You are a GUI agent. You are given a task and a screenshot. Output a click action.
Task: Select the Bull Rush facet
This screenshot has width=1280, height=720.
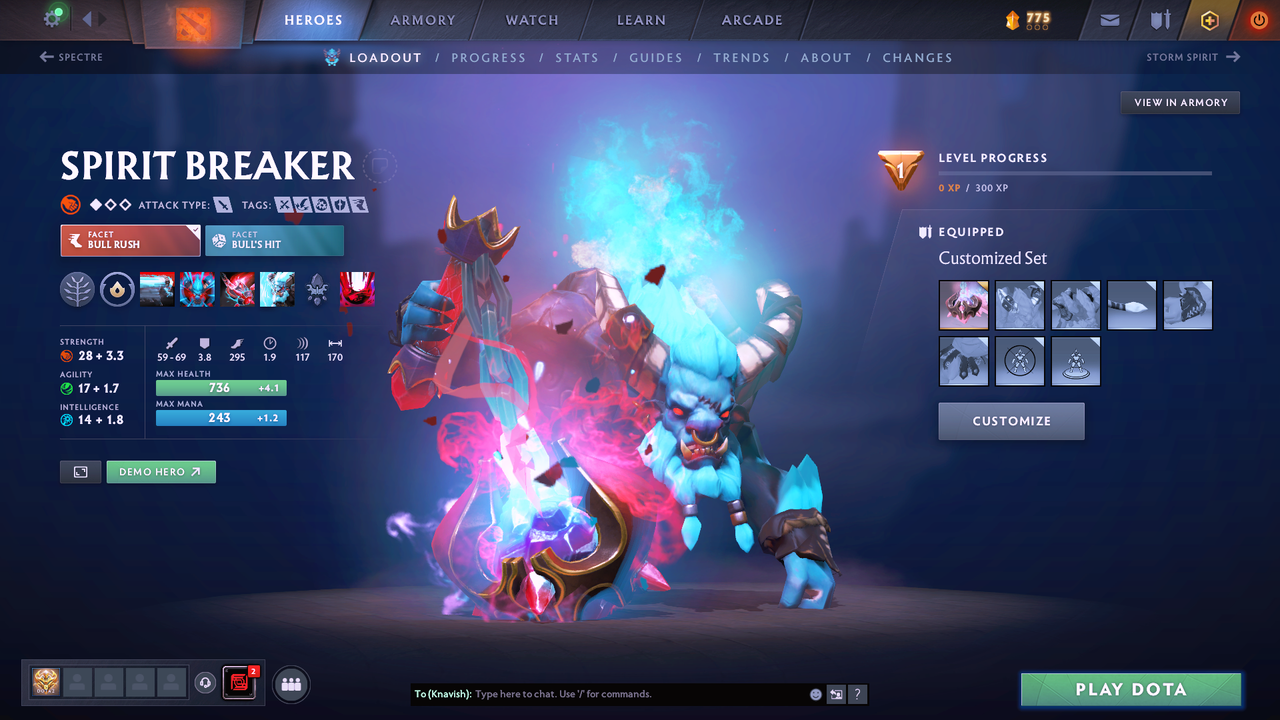[130, 240]
